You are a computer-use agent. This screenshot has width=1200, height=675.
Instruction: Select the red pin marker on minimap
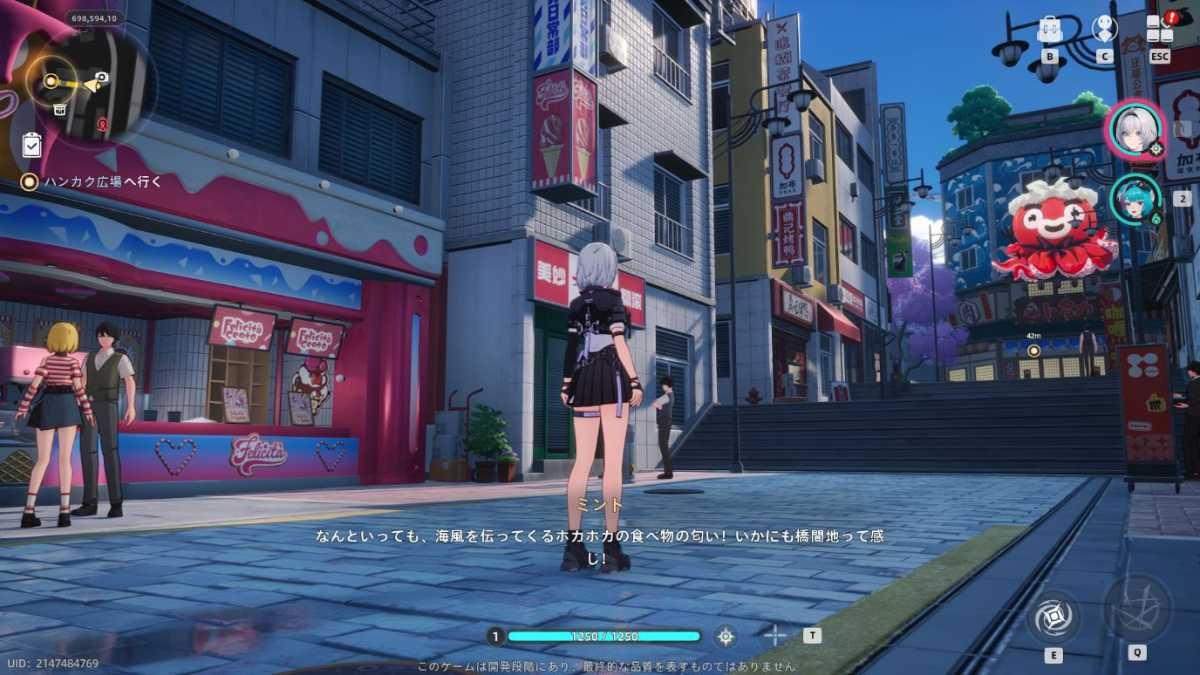102,125
